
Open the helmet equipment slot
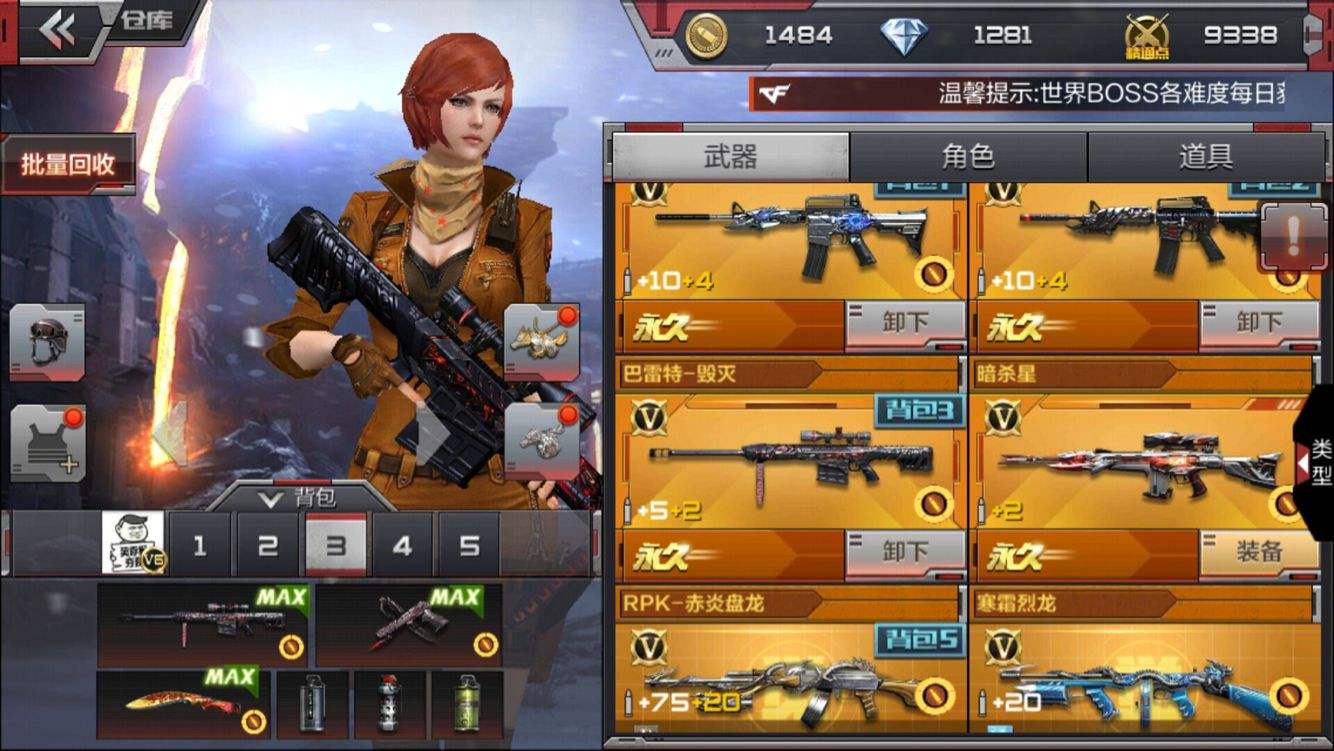(x=47, y=342)
